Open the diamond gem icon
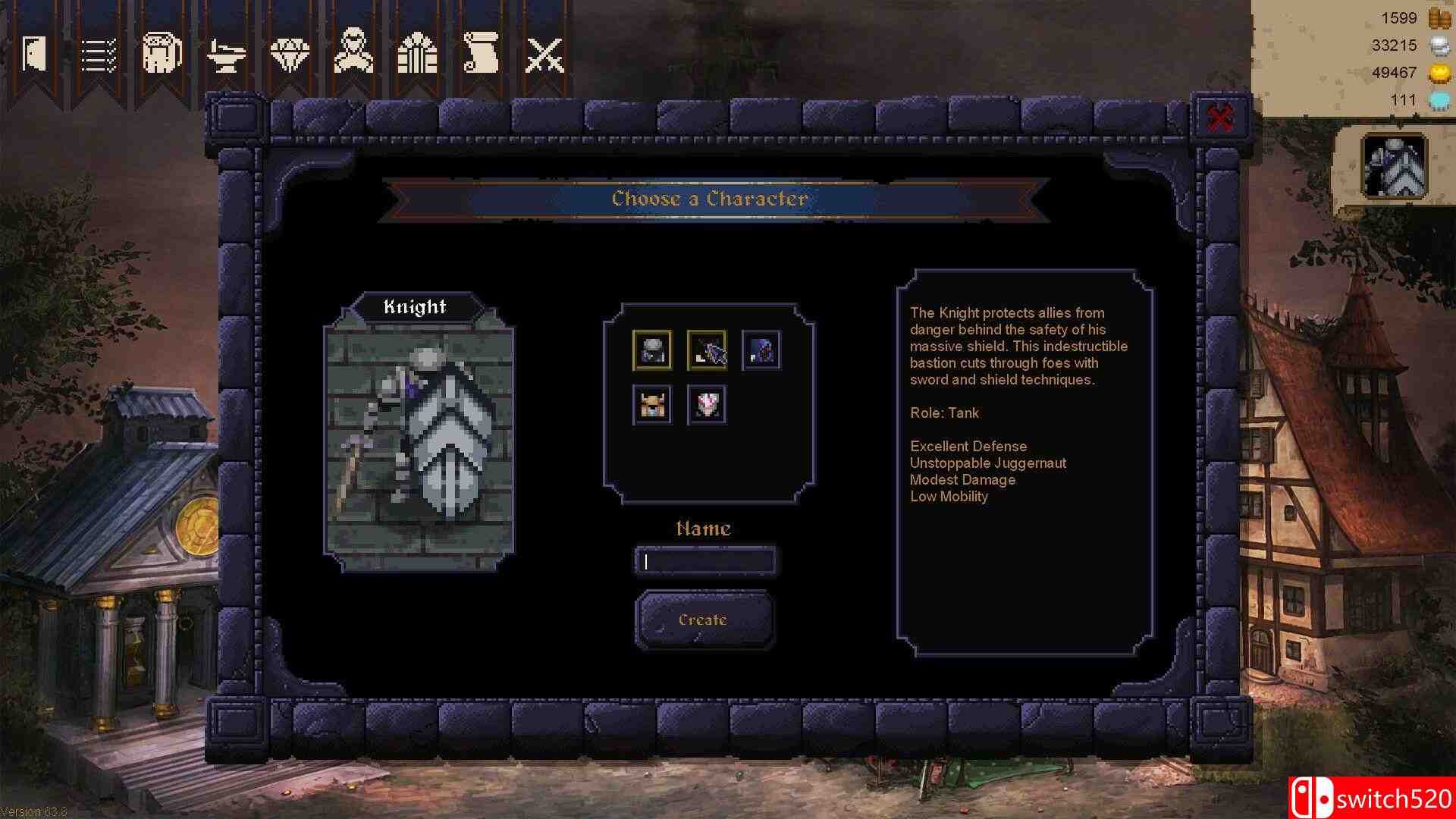The image size is (1456, 819). (x=290, y=52)
